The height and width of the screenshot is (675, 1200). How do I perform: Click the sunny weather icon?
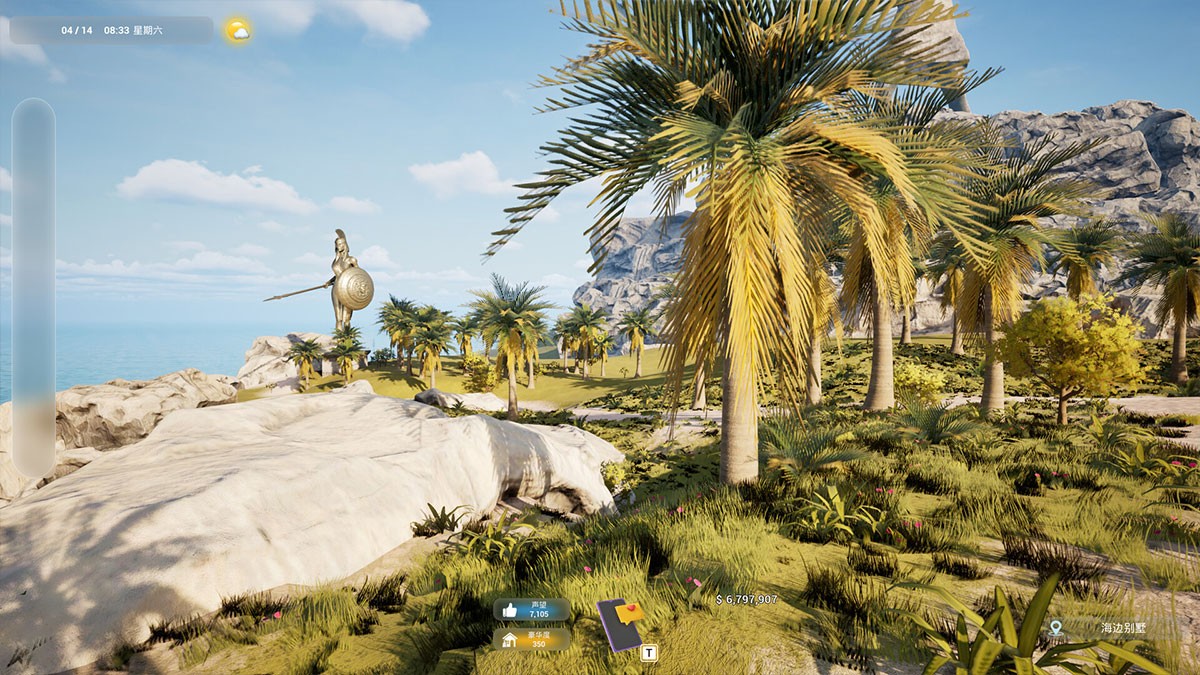point(238,30)
